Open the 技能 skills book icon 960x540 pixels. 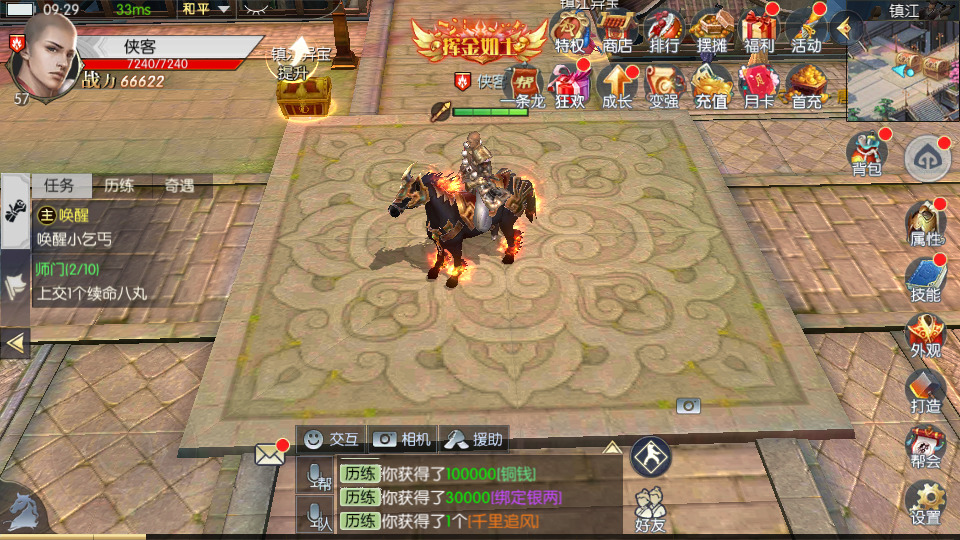click(925, 280)
